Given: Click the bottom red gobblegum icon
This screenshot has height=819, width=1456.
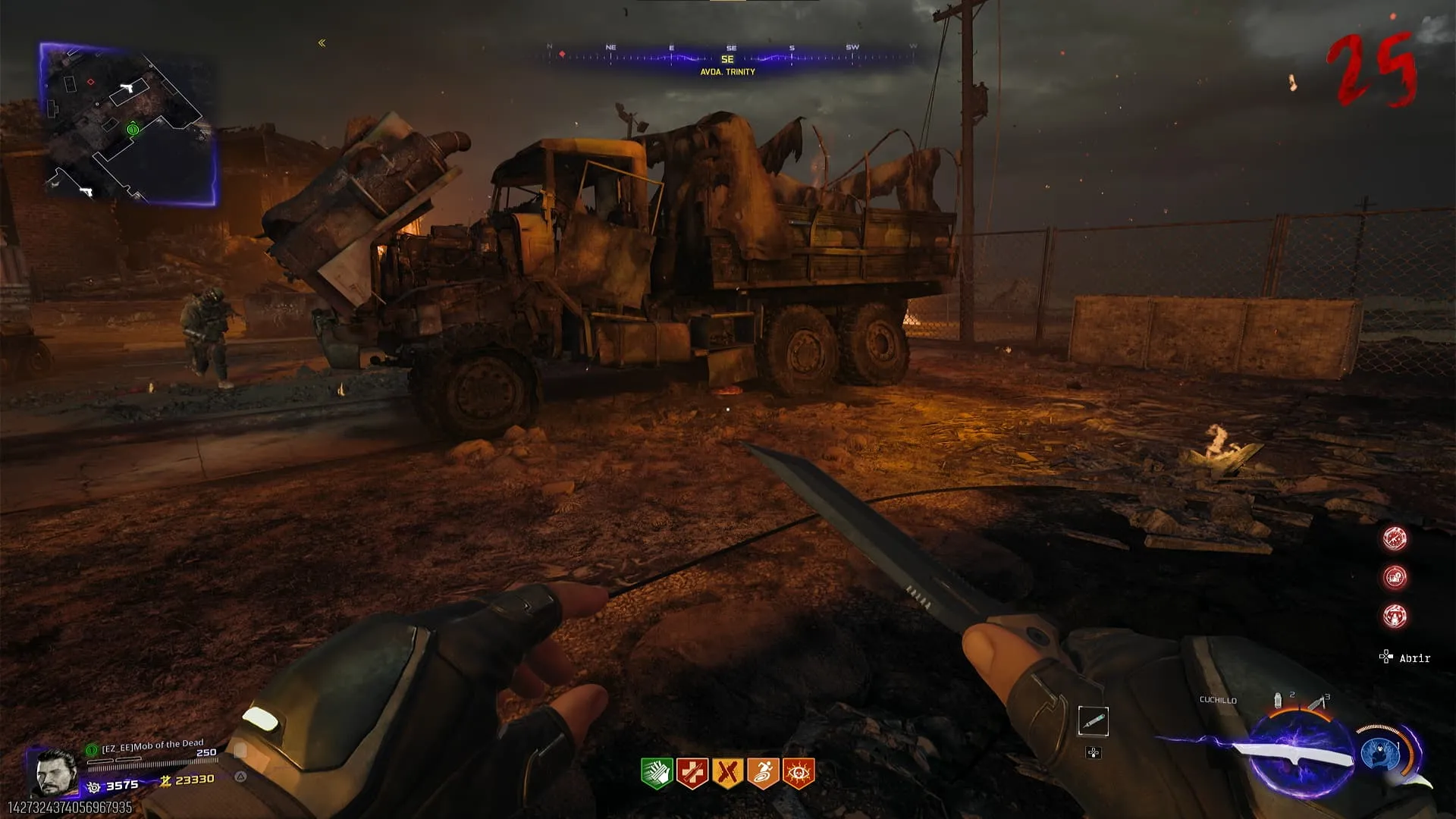Looking at the screenshot, I should [x=1395, y=616].
